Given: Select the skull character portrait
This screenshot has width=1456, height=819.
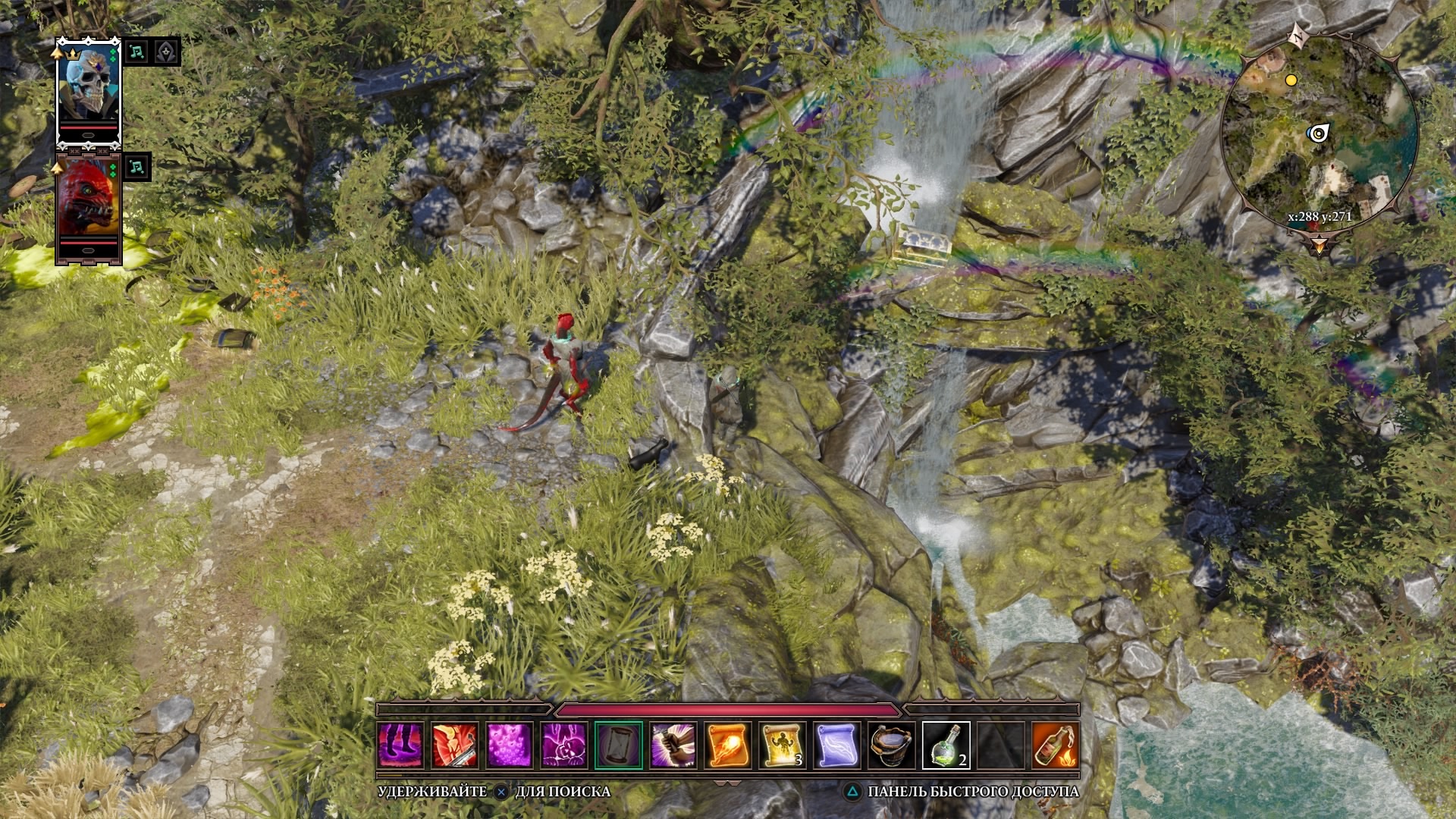Looking at the screenshot, I should pyautogui.click(x=88, y=85).
